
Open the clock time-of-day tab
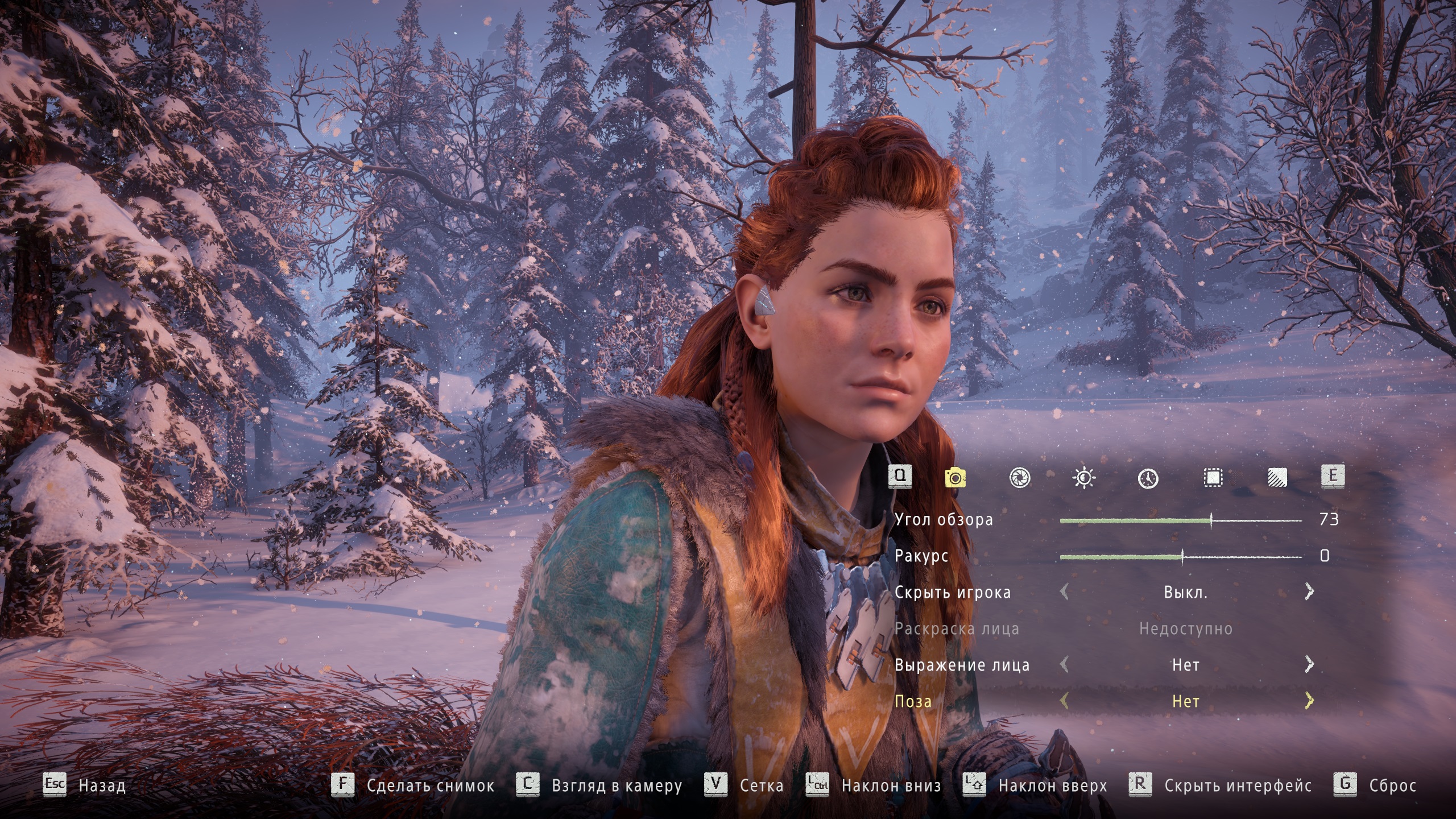[x=1148, y=478]
